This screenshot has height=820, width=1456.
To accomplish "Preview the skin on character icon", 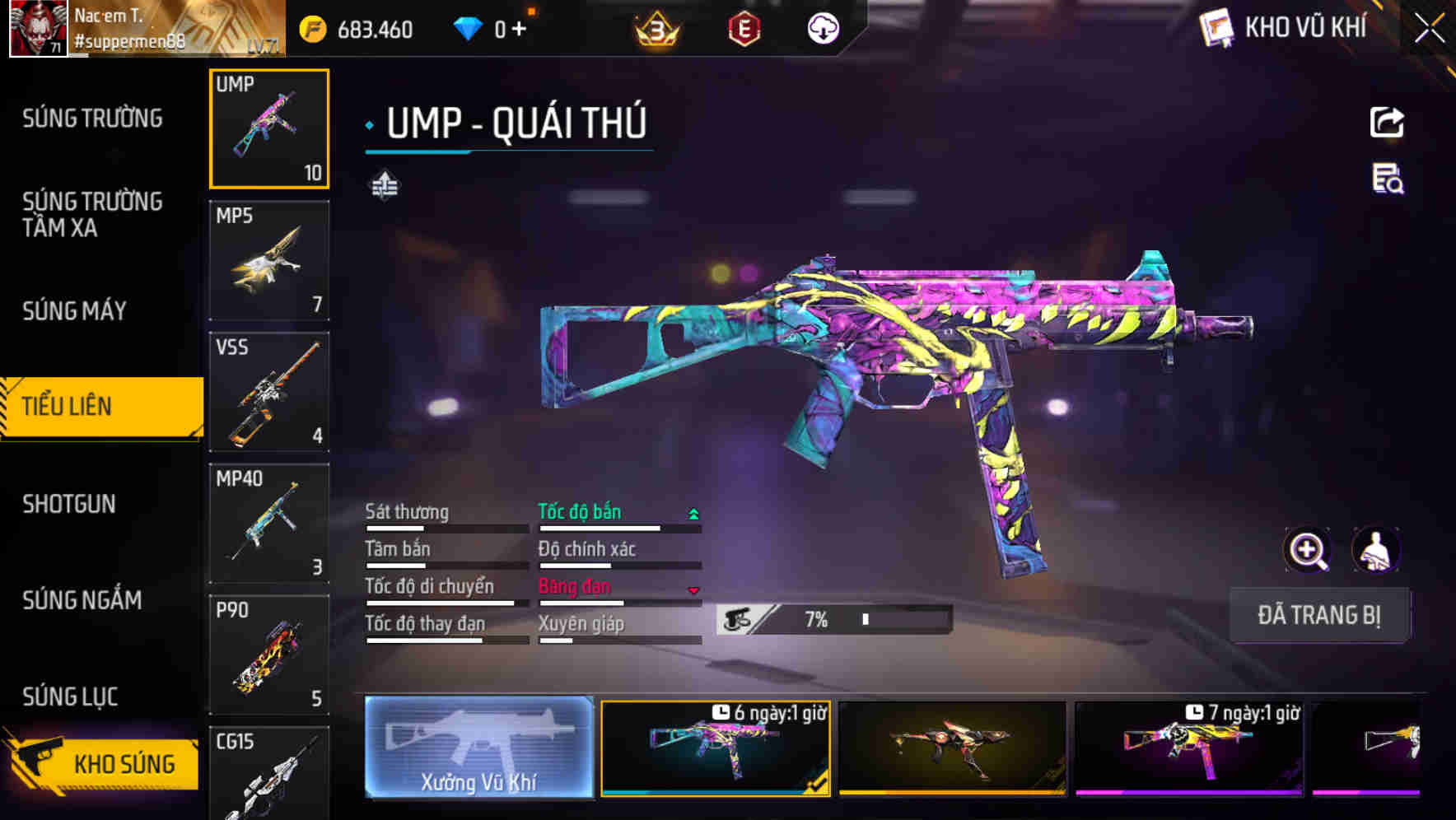I will pyautogui.click(x=1375, y=550).
